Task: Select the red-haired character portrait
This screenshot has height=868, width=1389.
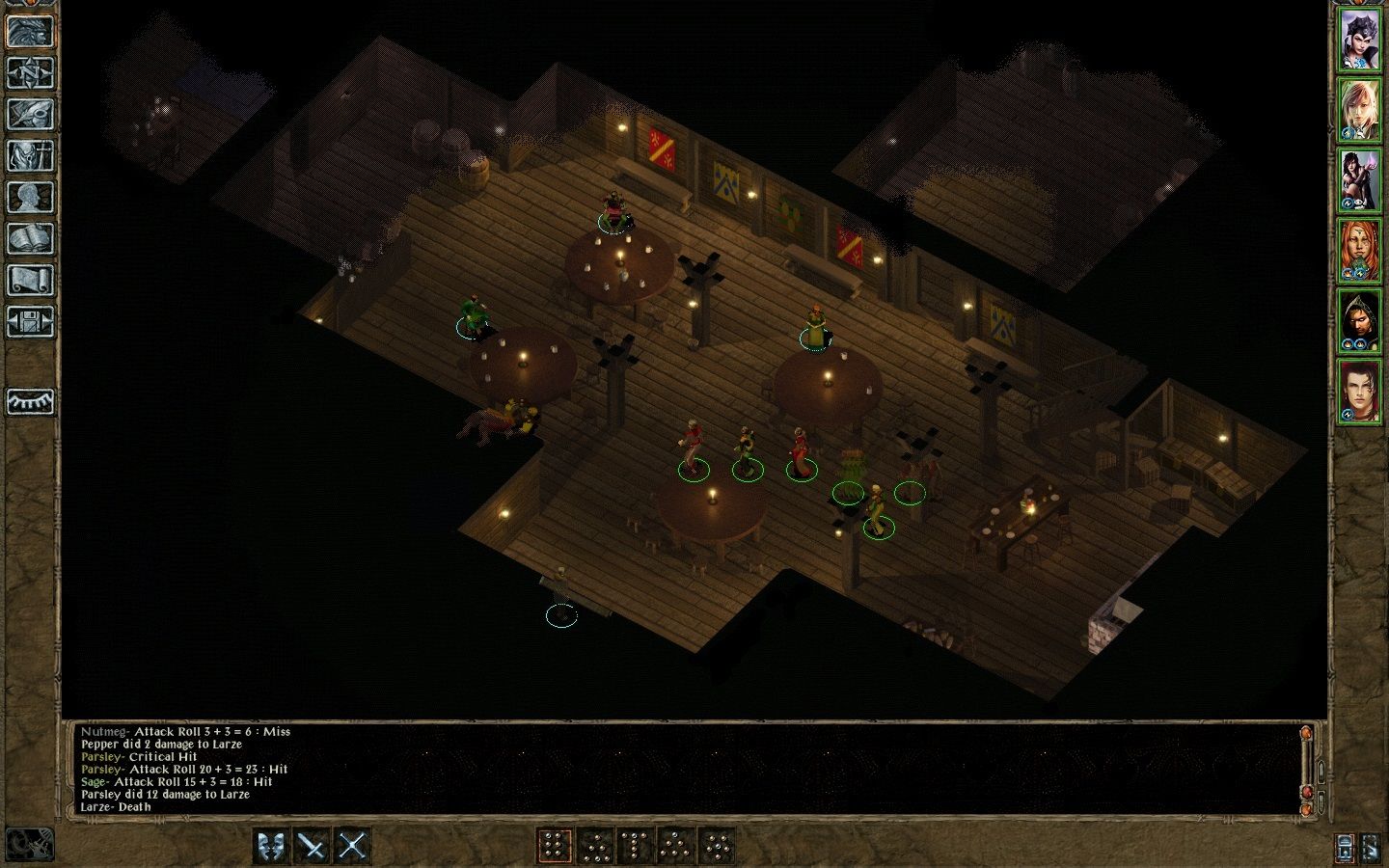Action: point(1359,251)
